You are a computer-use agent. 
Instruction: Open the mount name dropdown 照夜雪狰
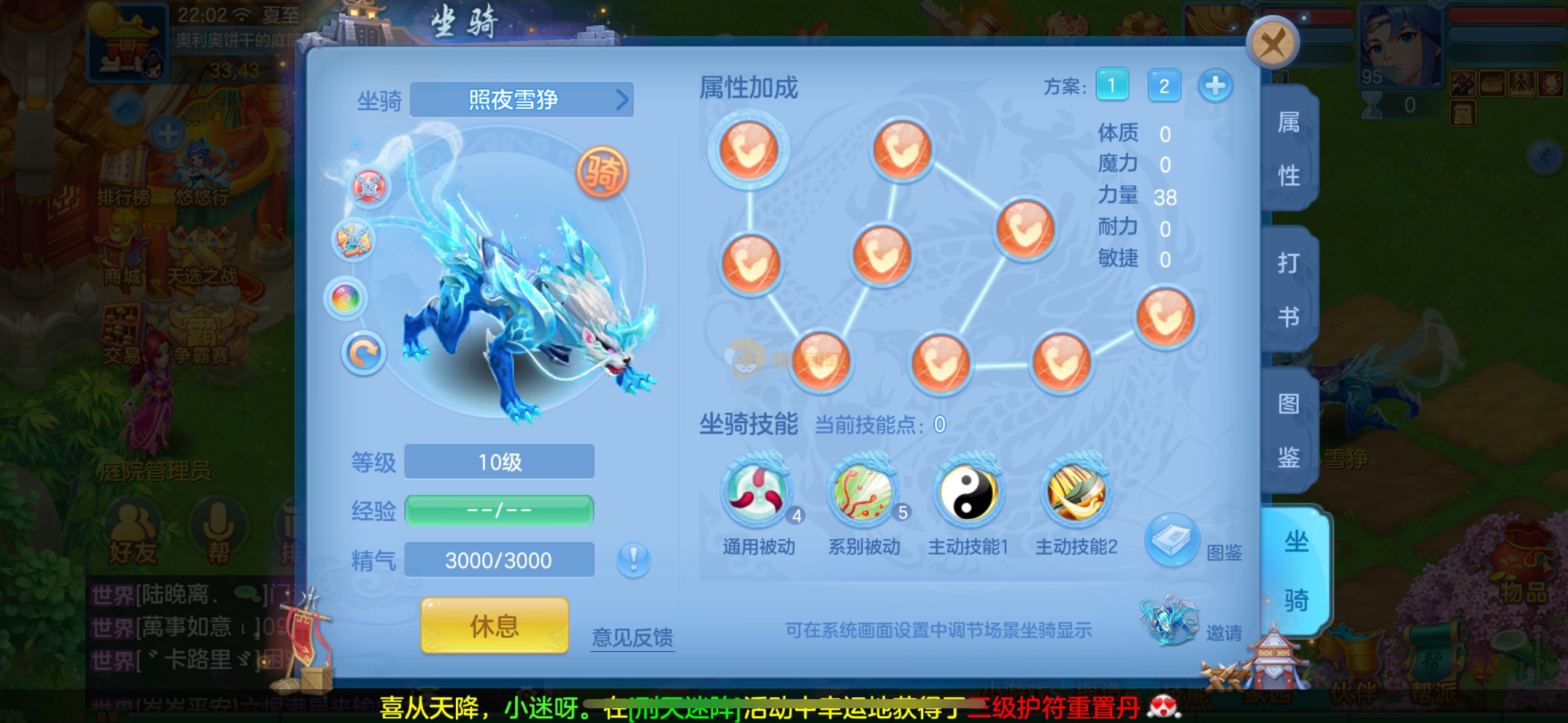pyautogui.click(x=521, y=100)
